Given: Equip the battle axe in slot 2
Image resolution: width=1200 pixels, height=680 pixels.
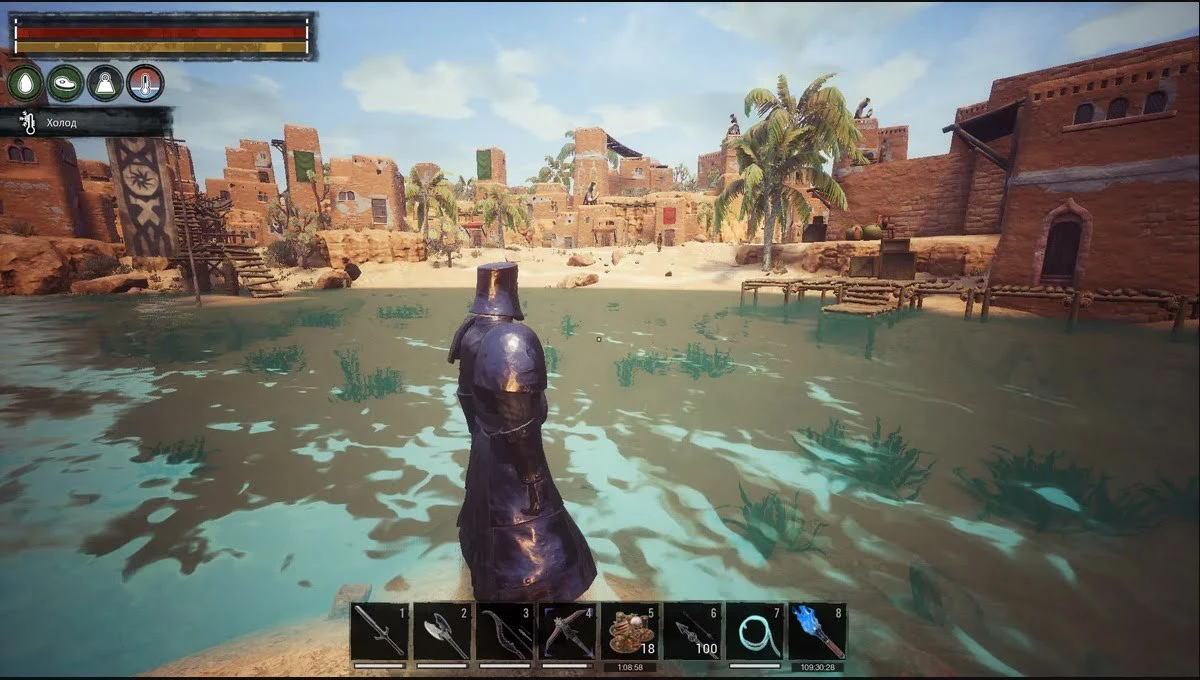Looking at the screenshot, I should (x=442, y=632).
